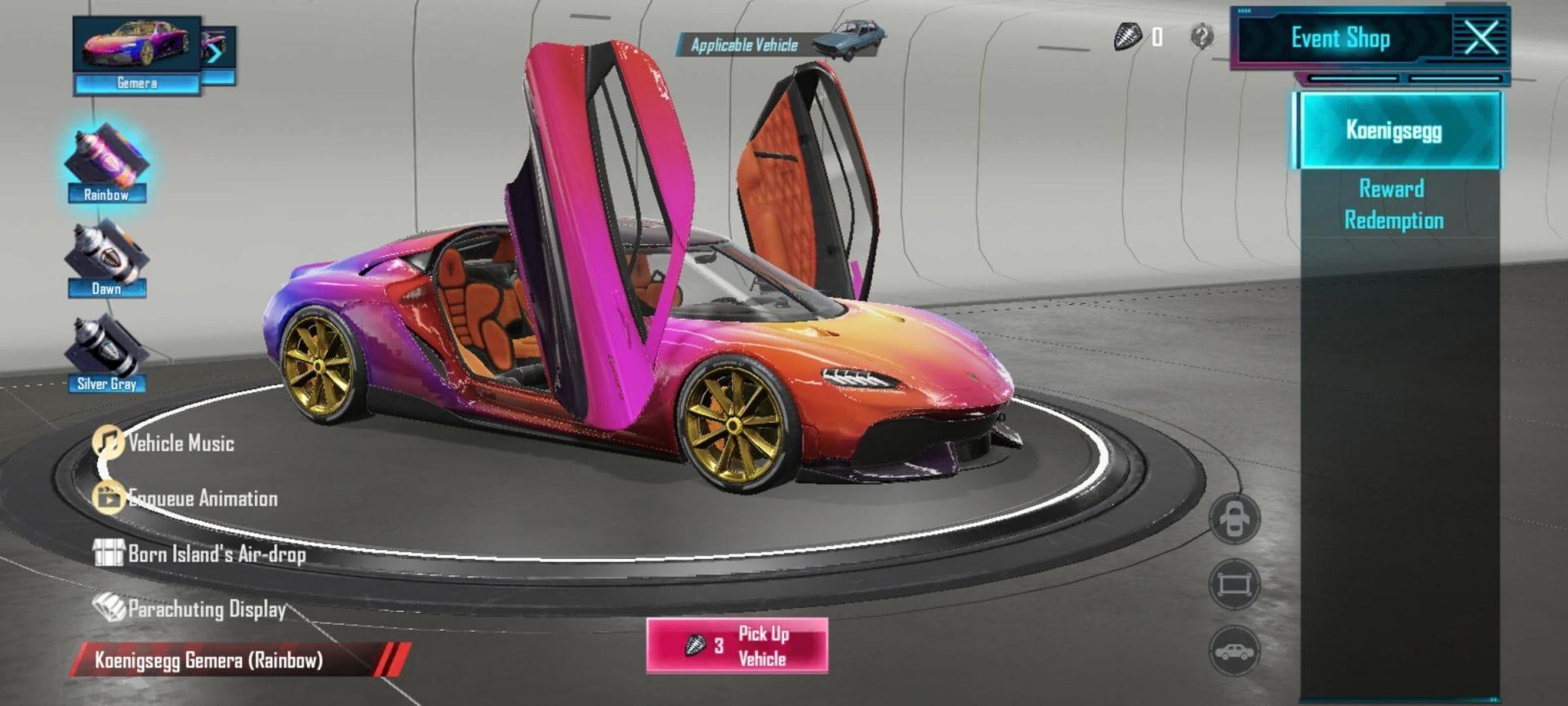Switch to the Reward Redemption tab

(1393, 204)
